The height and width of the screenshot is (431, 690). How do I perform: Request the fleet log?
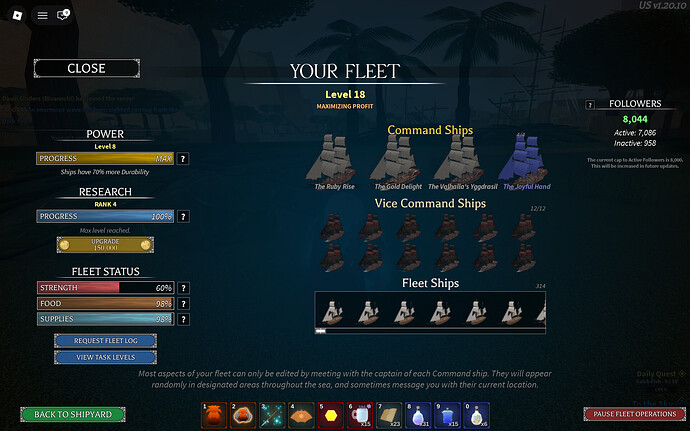[104, 341]
